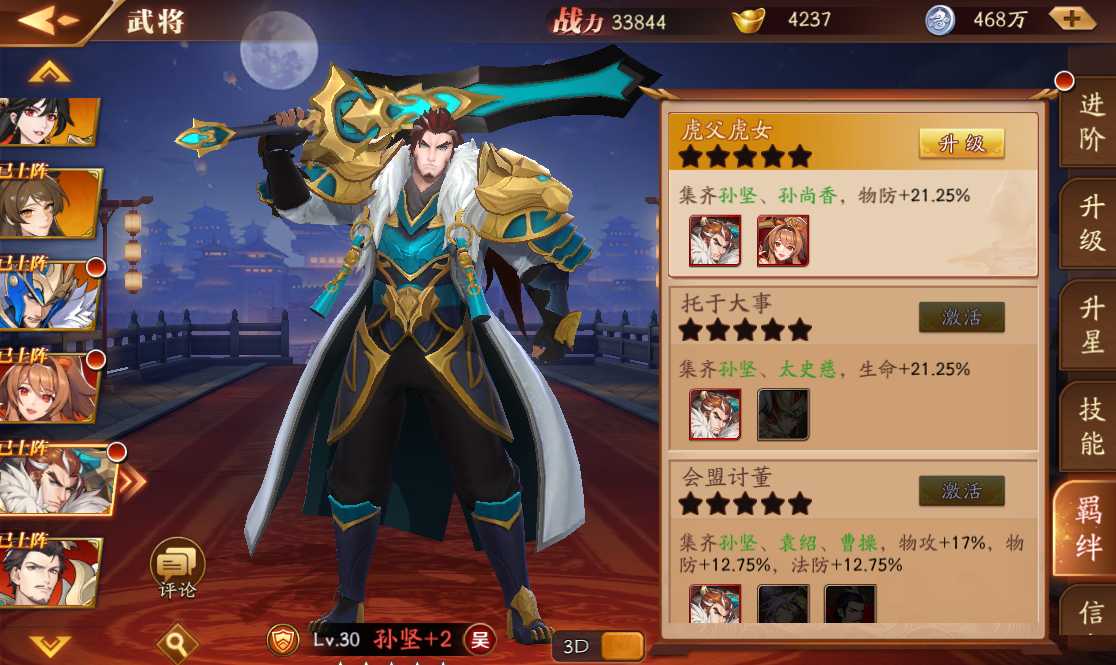
Task: Upgrade the 虎父虎女 bond with 升级
Action: pos(961,144)
